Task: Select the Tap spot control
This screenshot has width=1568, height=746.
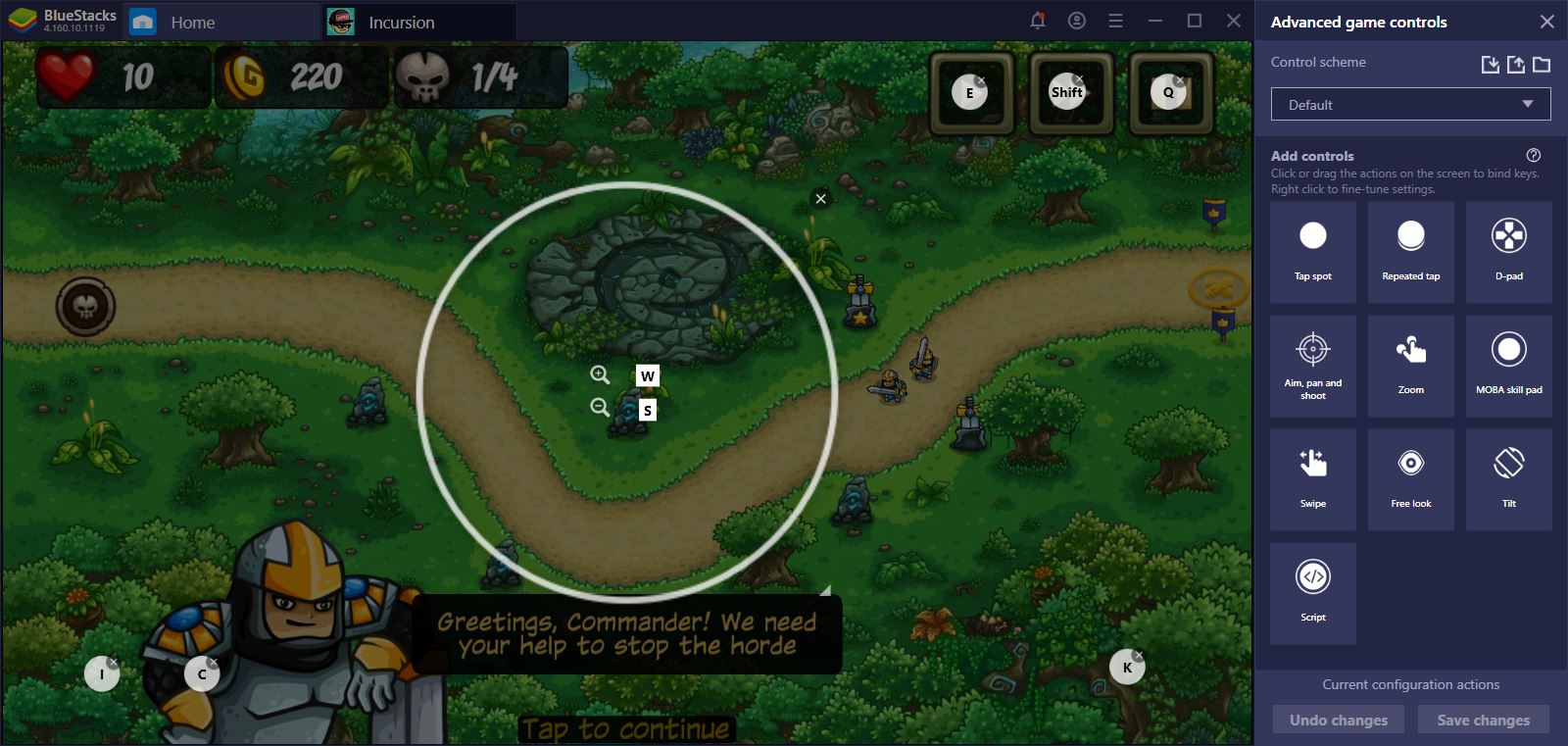Action: (x=1312, y=250)
